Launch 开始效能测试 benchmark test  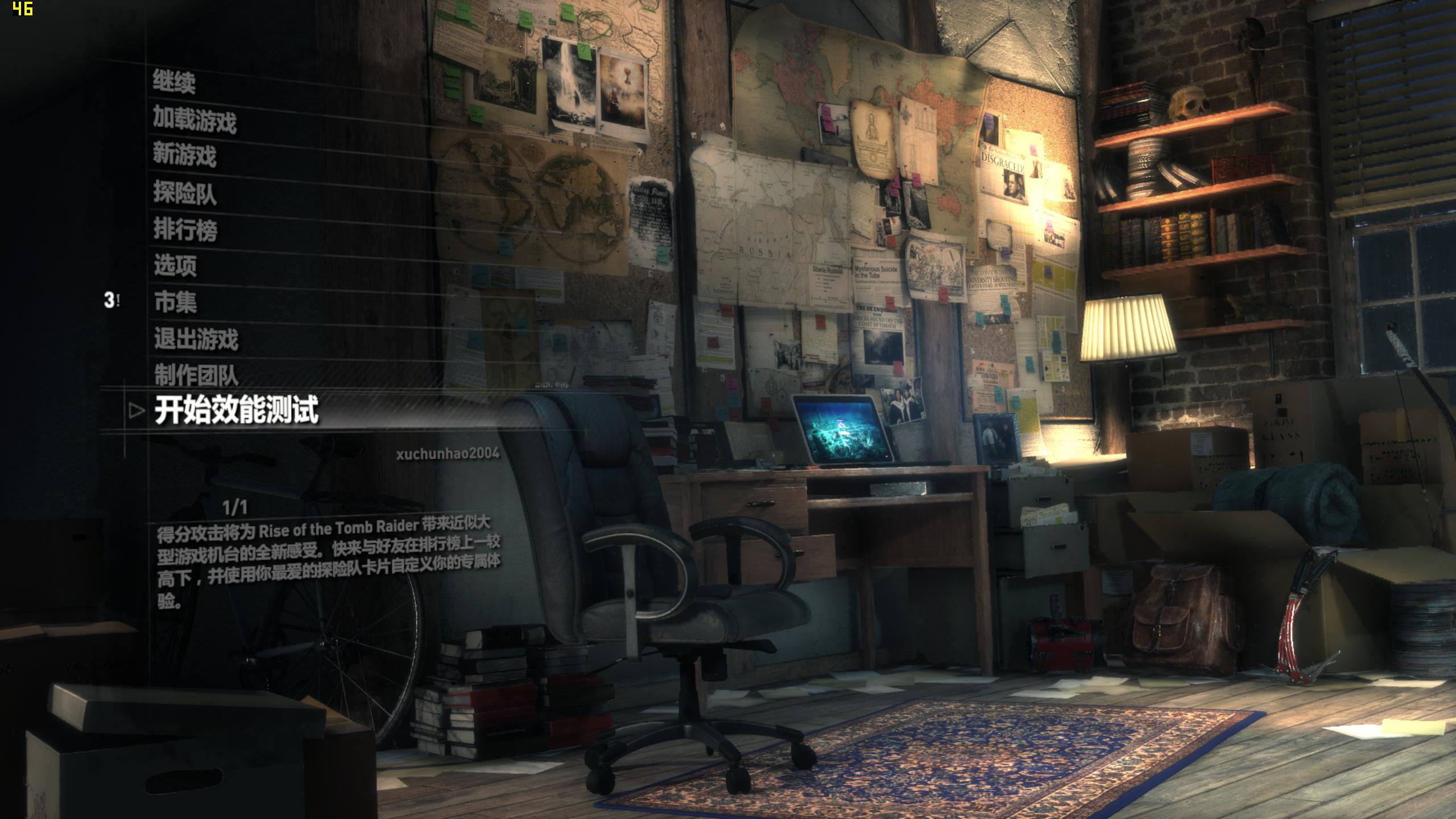point(237,409)
